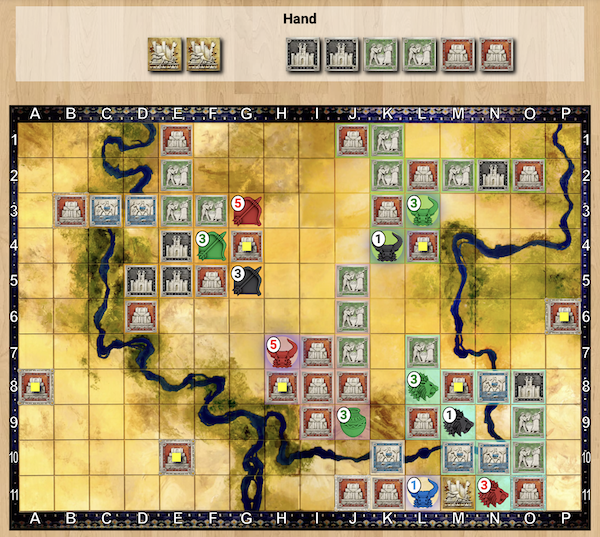Select the red bow leader with 5
This screenshot has height=537, width=600.
point(247,210)
